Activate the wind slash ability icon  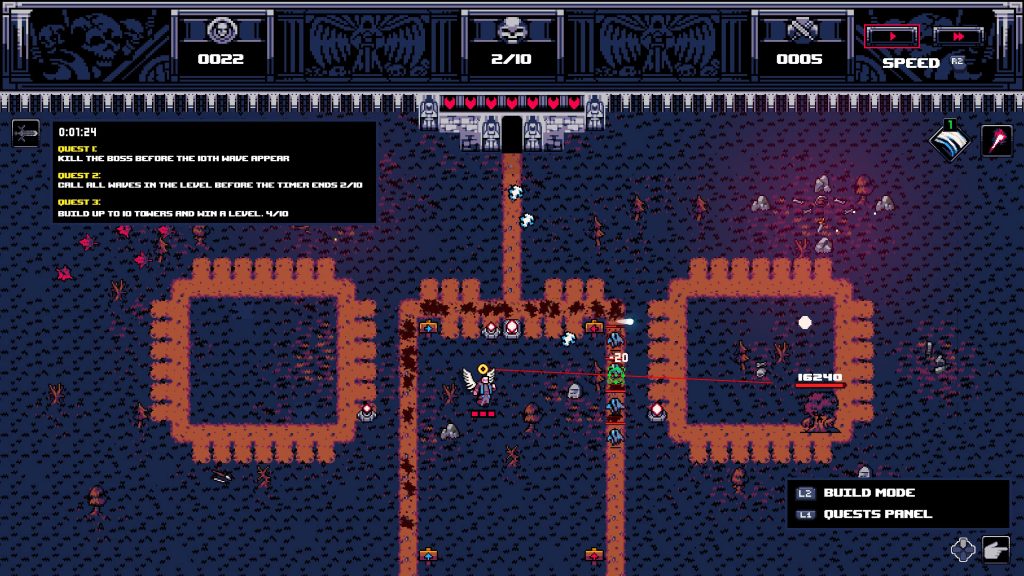click(x=949, y=142)
